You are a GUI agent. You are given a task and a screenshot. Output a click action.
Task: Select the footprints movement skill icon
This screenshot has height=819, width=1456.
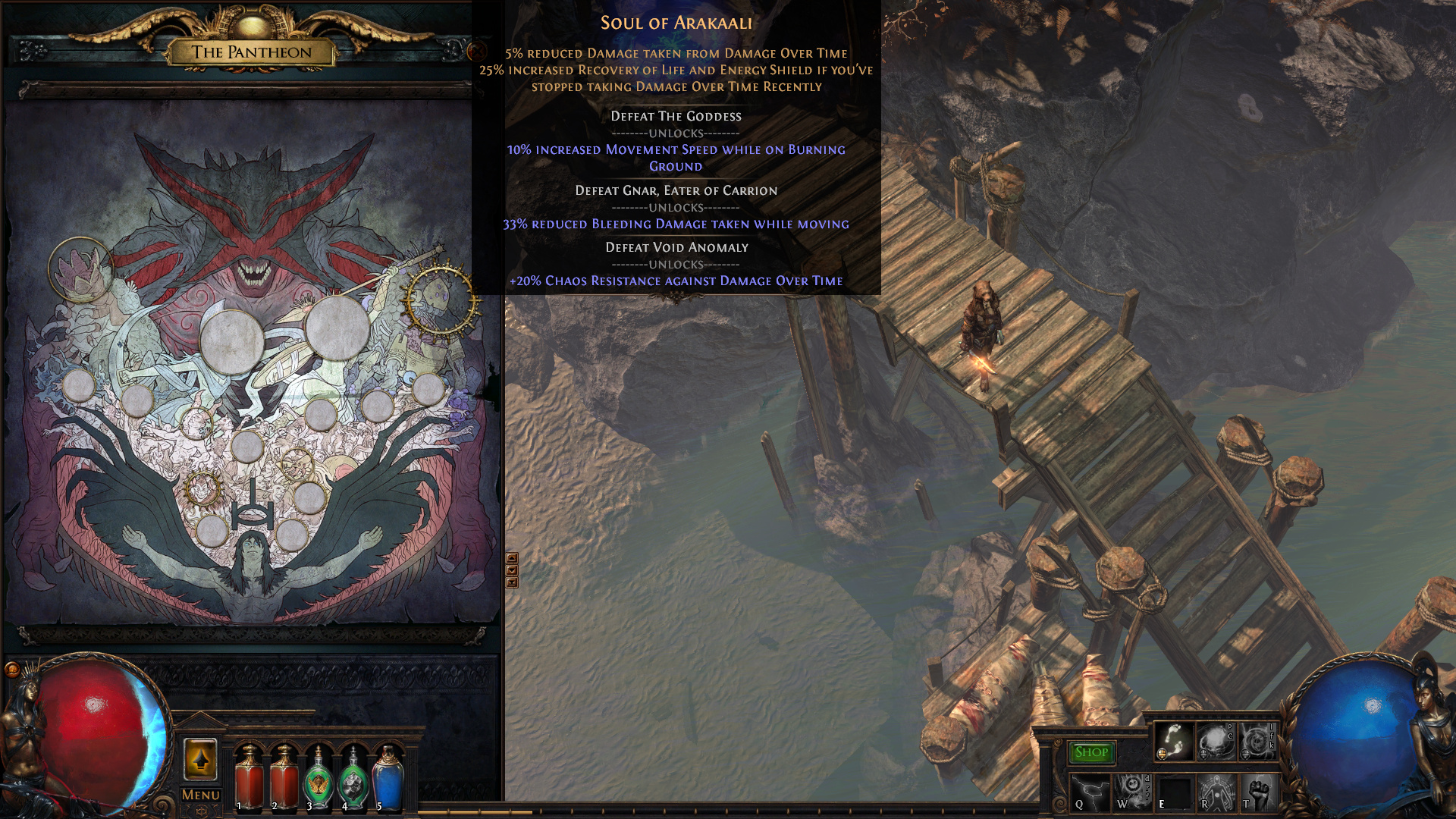pos(1173,741)
